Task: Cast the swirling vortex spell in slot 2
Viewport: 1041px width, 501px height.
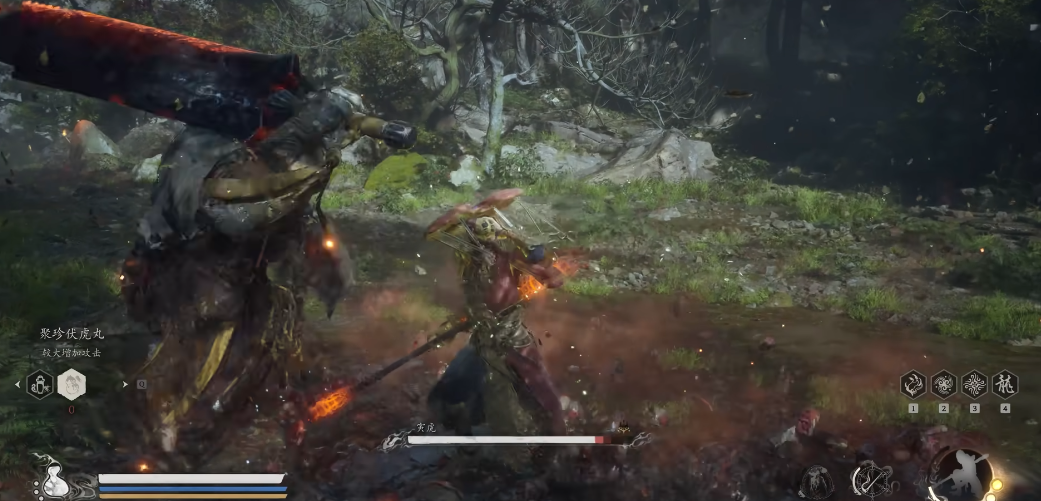Action: click(x=943, y=384)
